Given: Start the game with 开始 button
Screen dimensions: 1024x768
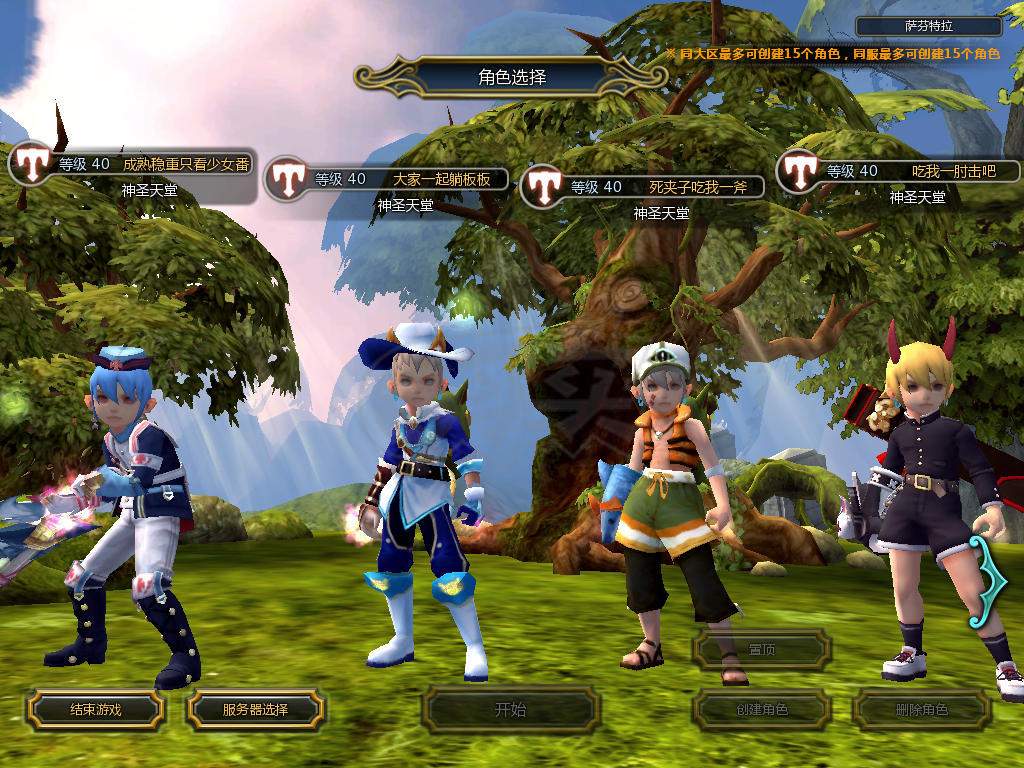Looking at the screenshot, I should (x=510, y=710).
